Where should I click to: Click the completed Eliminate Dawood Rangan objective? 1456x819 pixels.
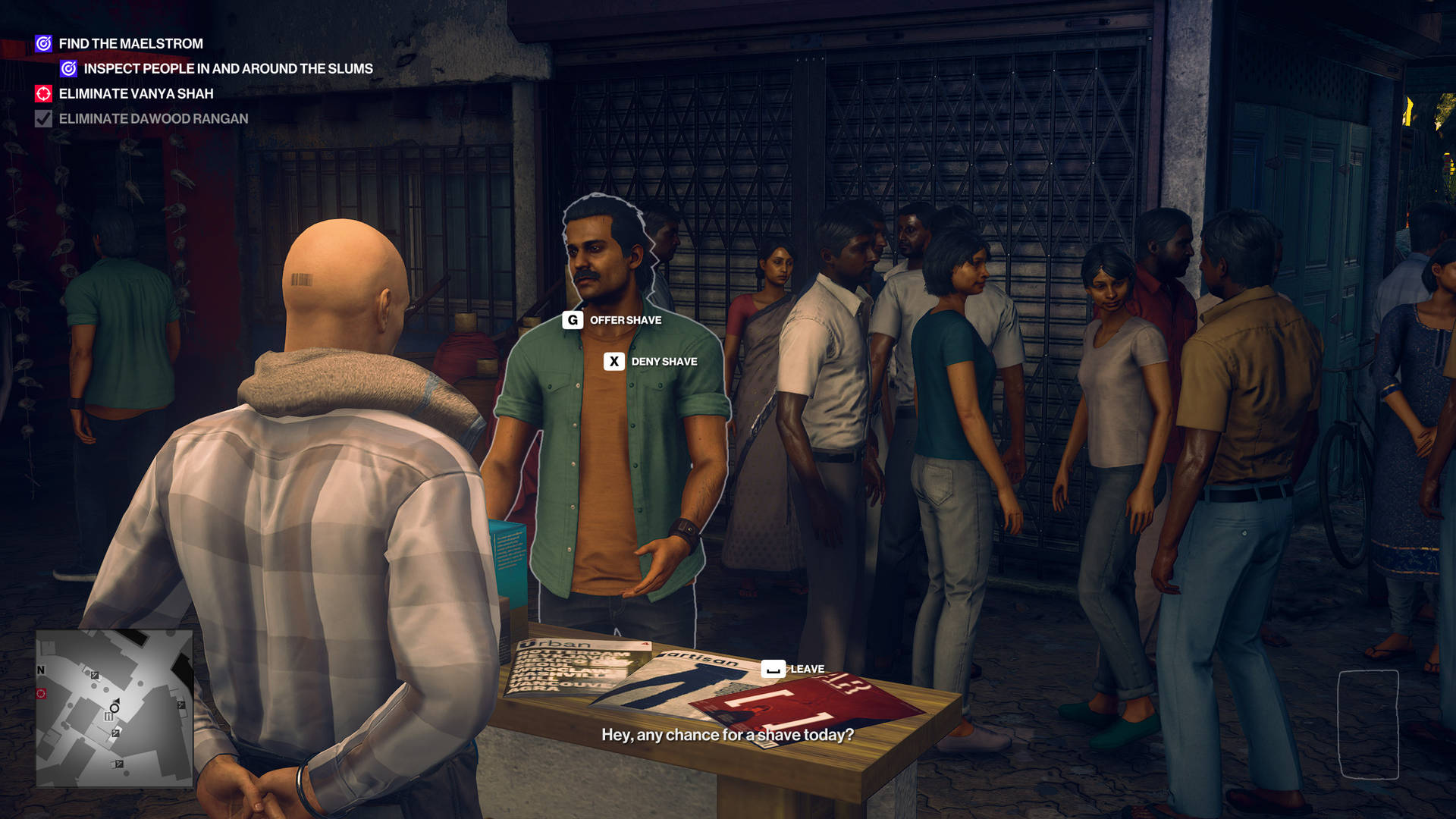coord(153,119)
